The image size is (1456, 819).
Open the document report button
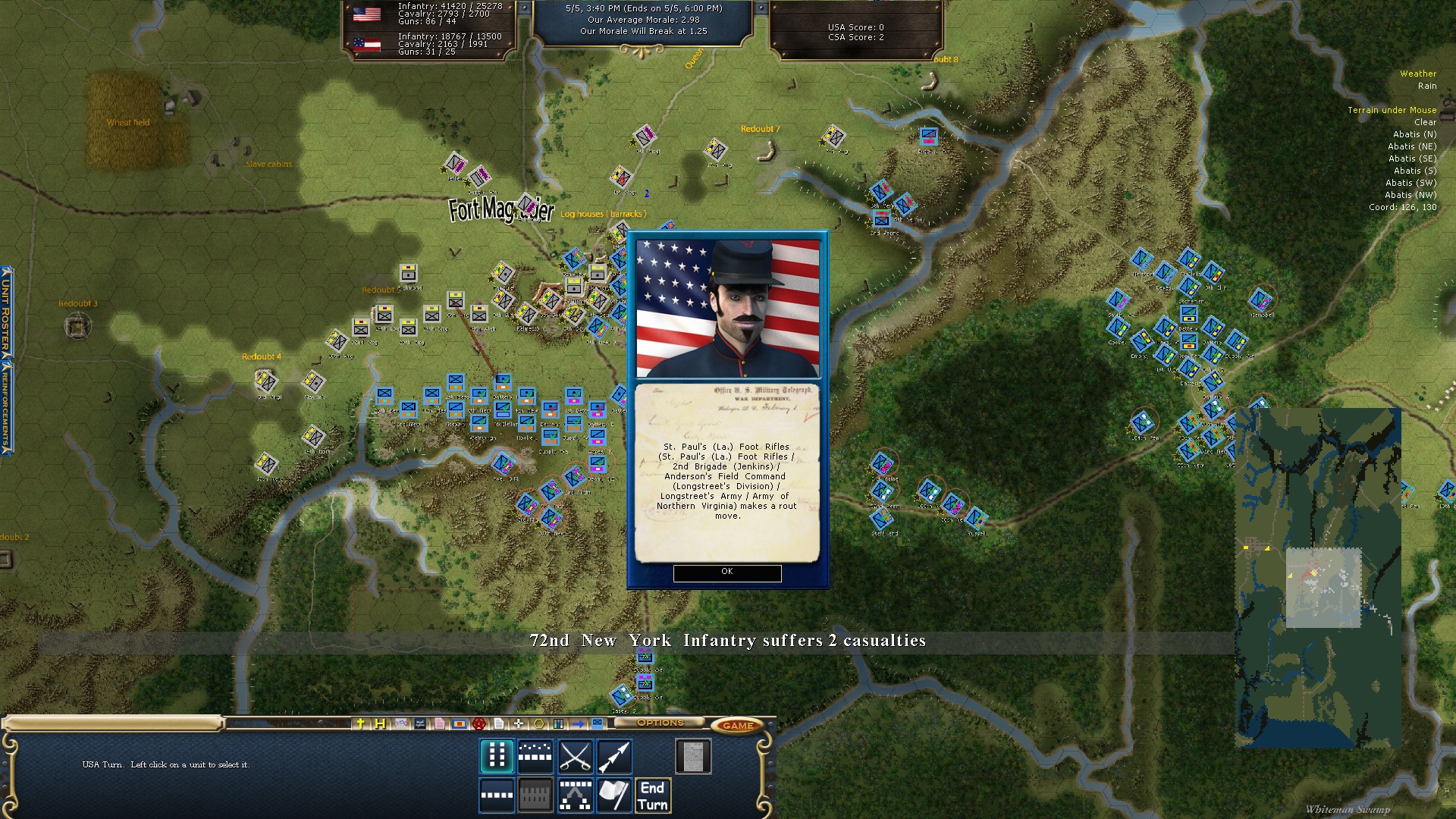click(692, 756)
